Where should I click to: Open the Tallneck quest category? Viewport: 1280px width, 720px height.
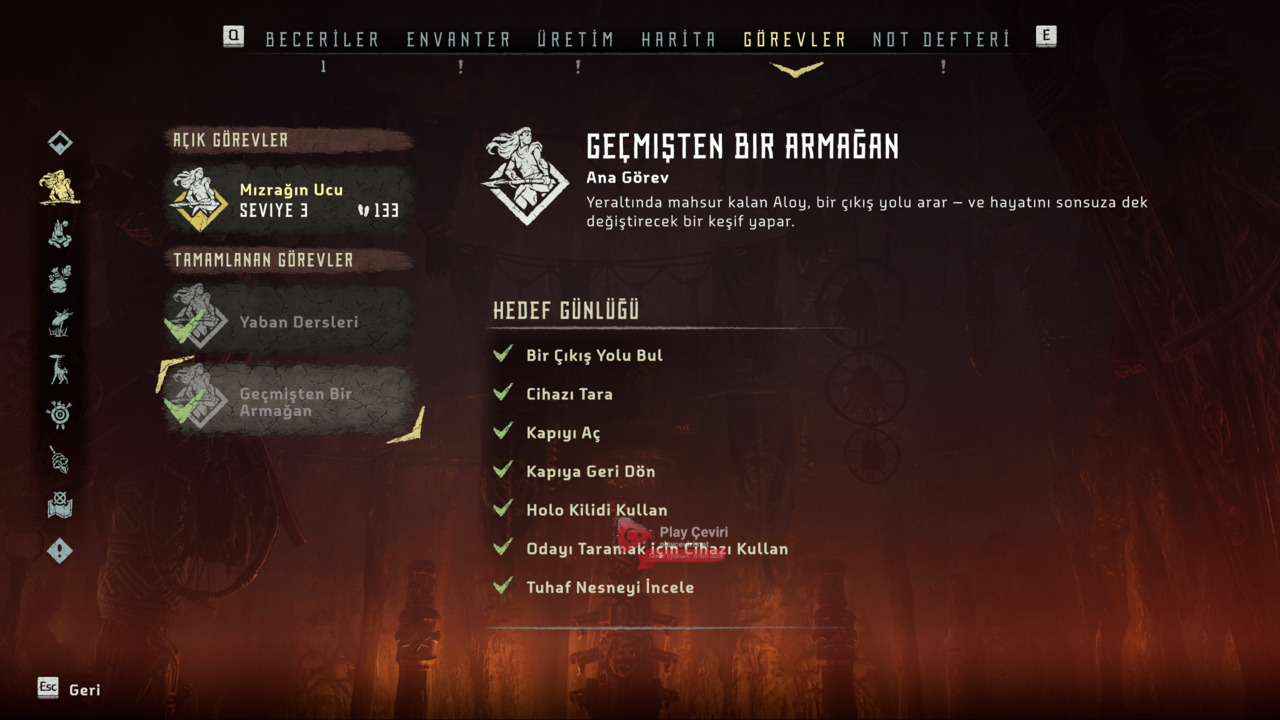click(x=60, y=369)
